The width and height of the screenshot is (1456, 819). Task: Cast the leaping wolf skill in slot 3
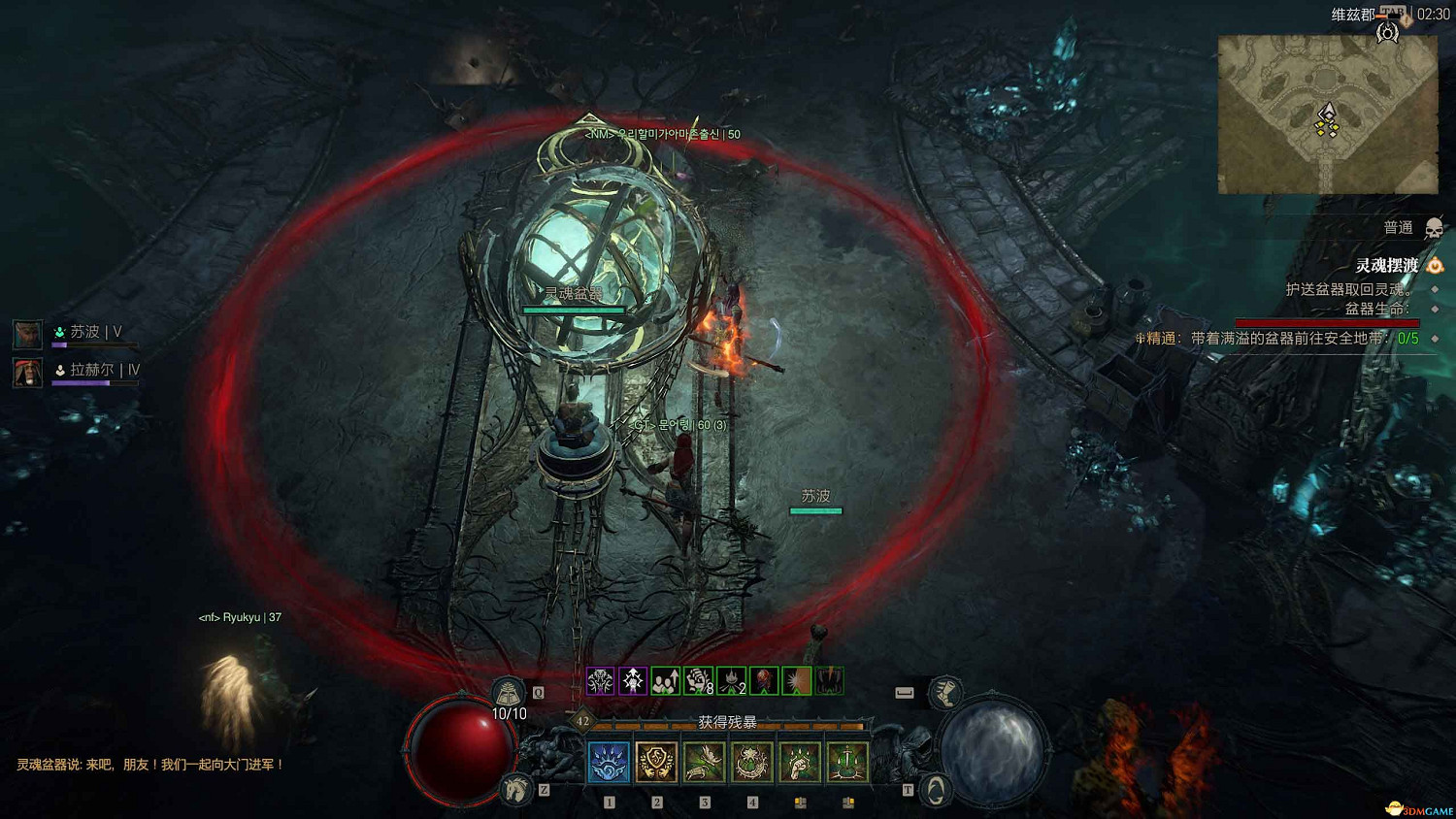tap(704, 762)
